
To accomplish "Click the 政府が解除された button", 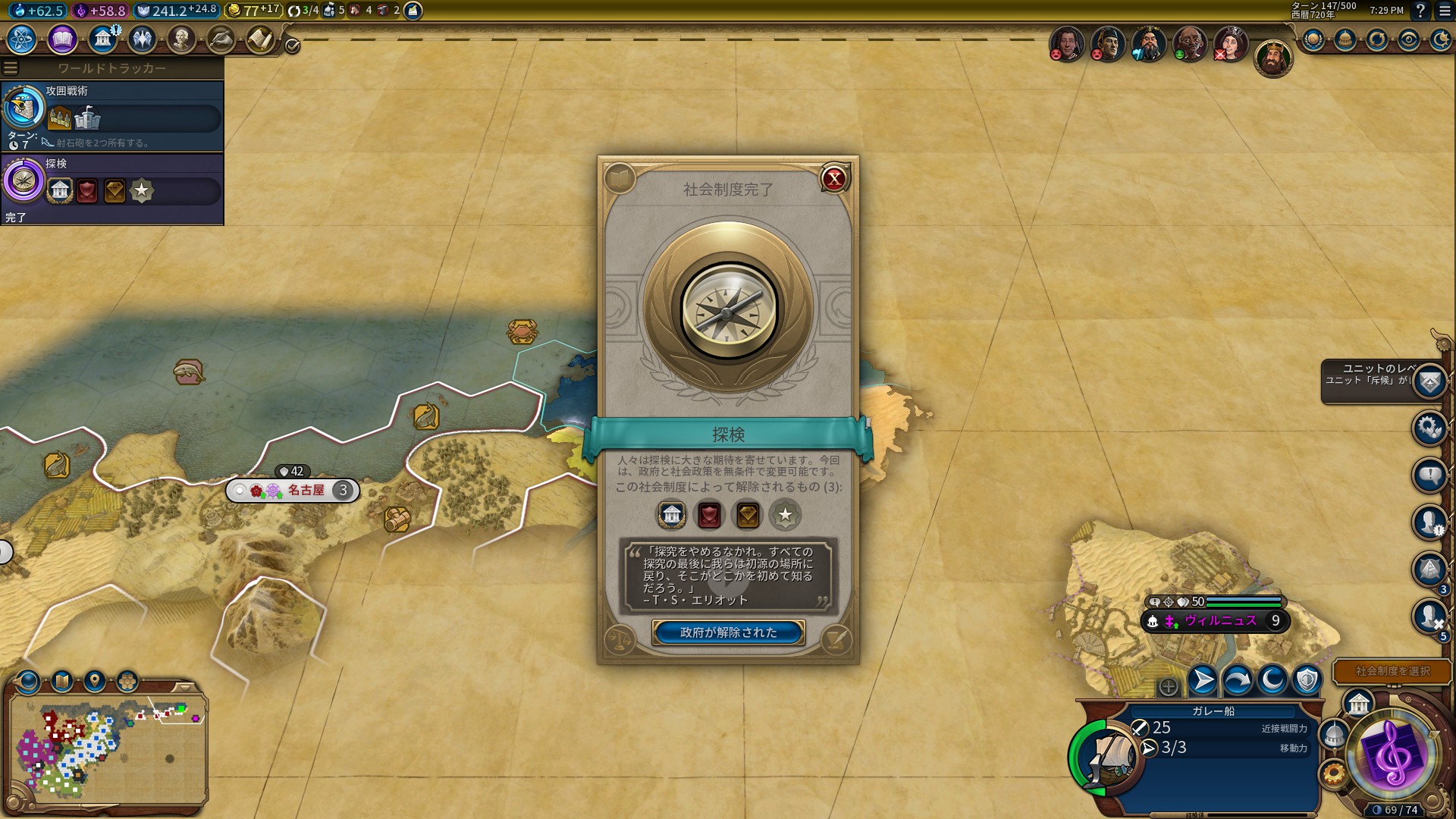I will [x=728, y=632].
